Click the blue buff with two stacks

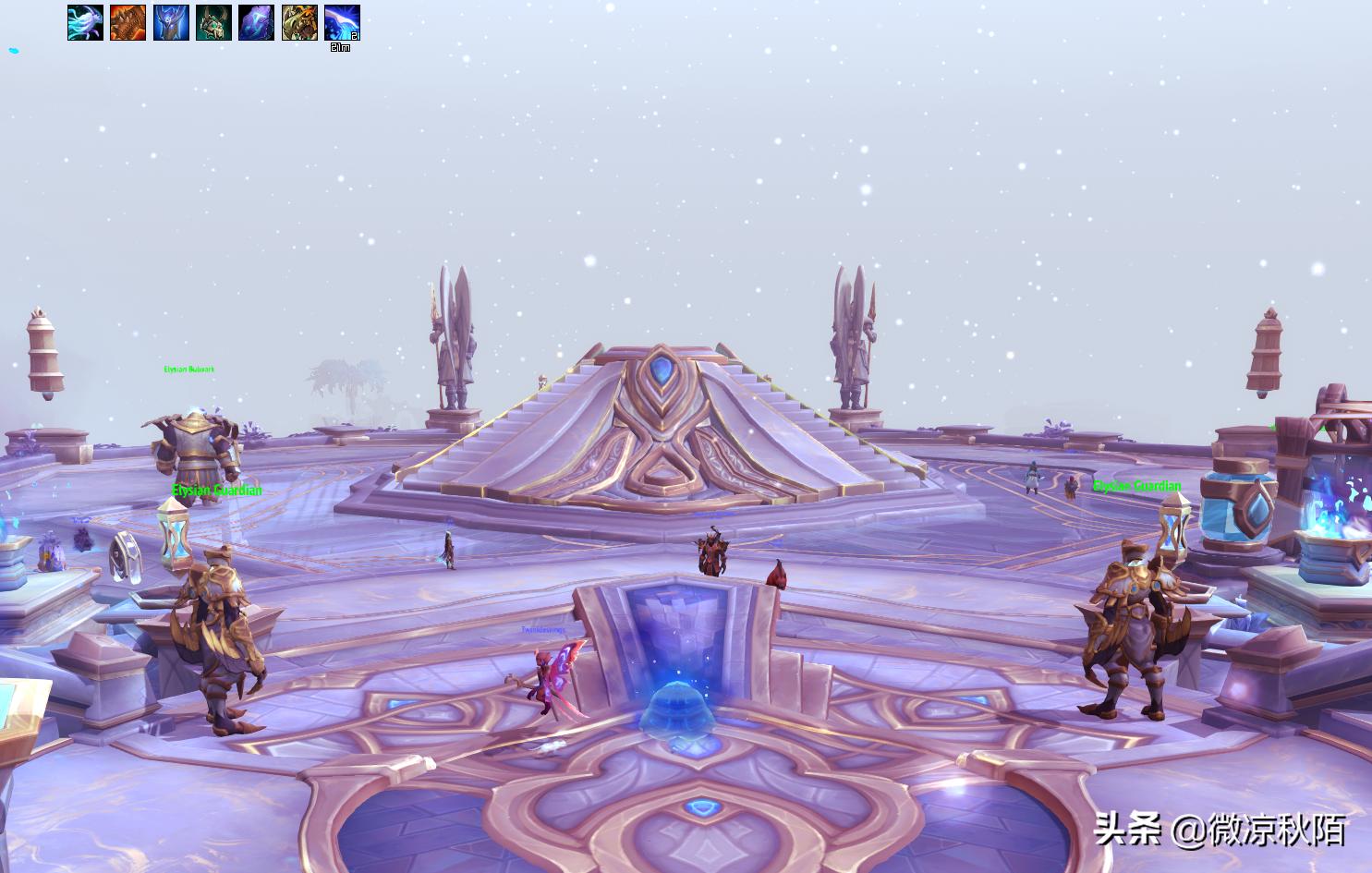(x=342, y=23)
